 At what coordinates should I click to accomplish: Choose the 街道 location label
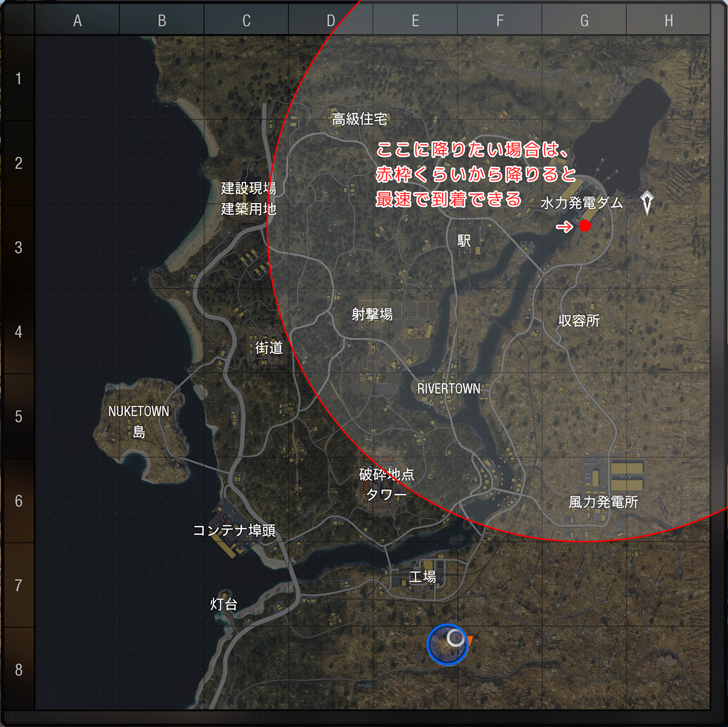coord(268,348)
